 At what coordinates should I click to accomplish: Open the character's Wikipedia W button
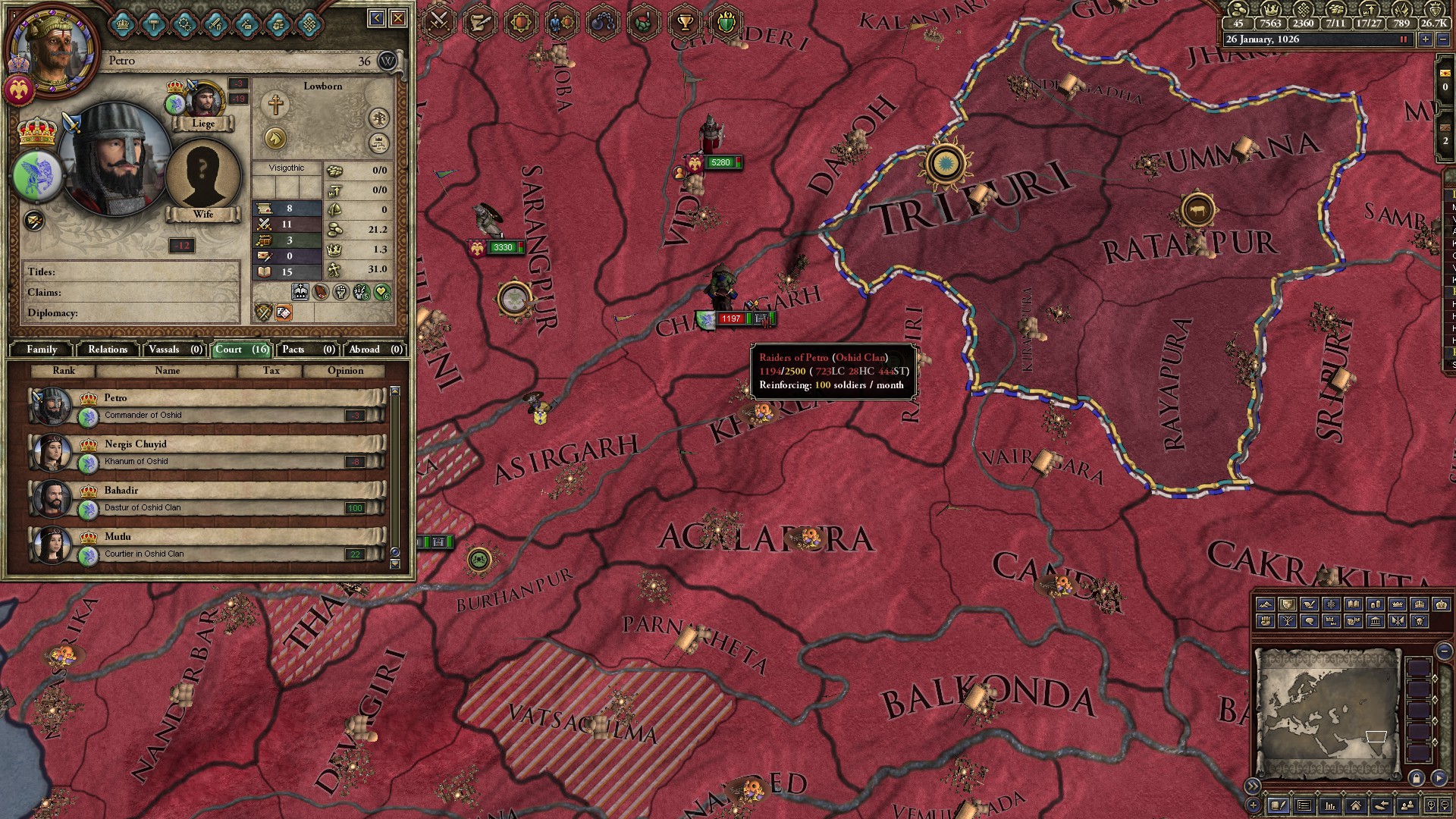click(388, 61)
